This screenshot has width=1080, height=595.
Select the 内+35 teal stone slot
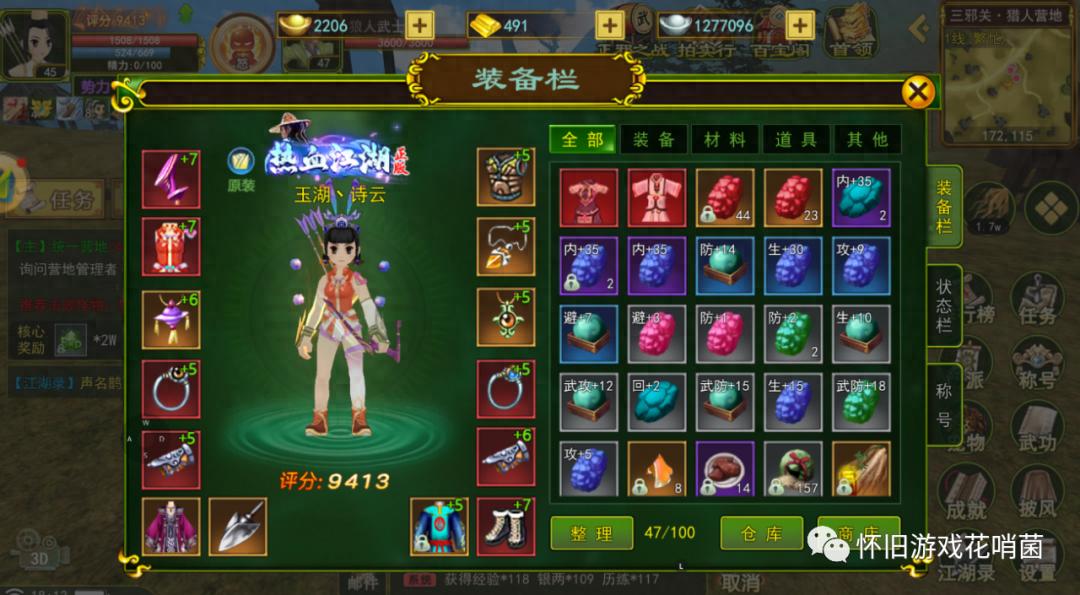coord(861,197)
